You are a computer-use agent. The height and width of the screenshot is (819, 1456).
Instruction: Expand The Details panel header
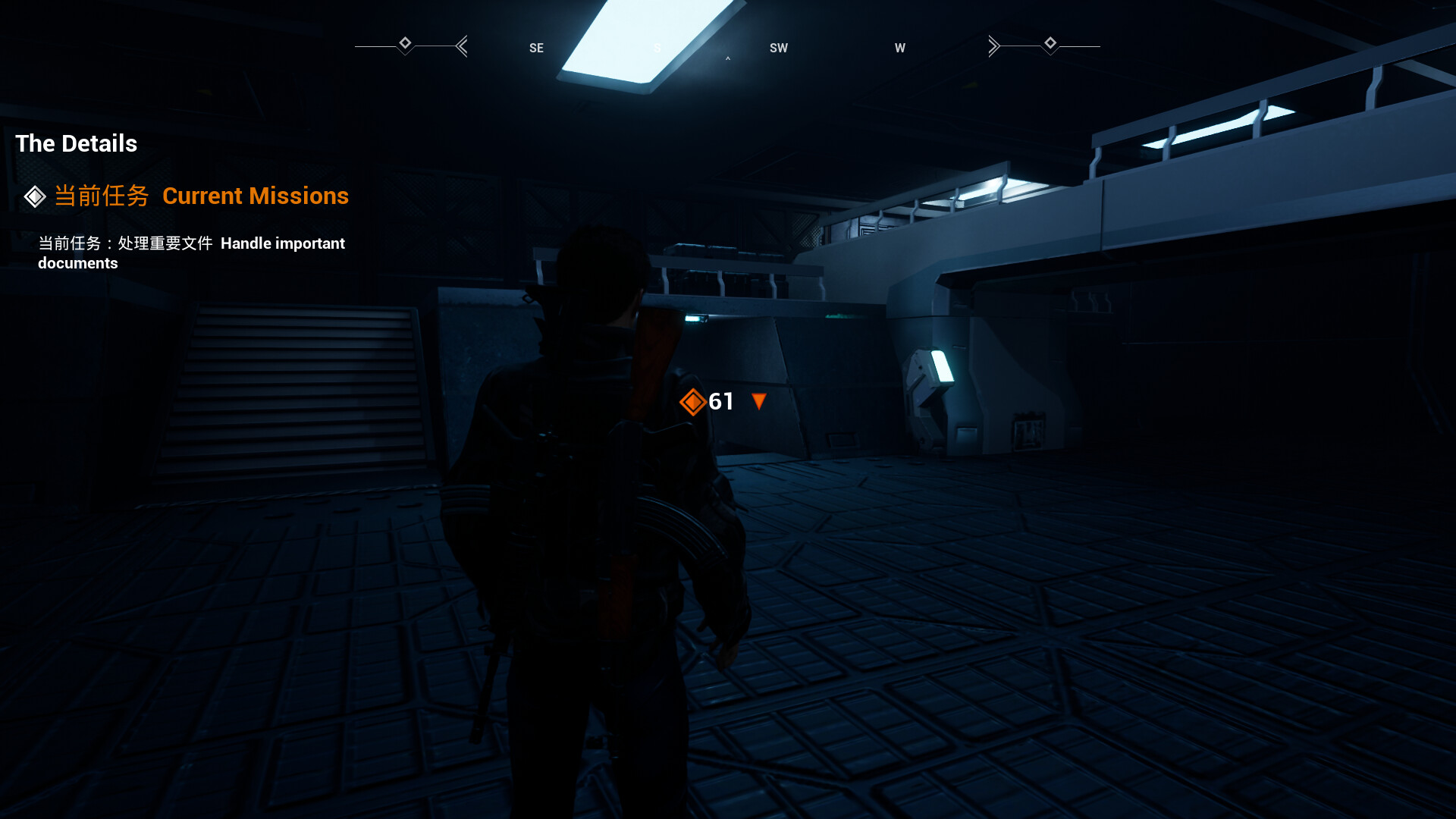coord(76,143)
